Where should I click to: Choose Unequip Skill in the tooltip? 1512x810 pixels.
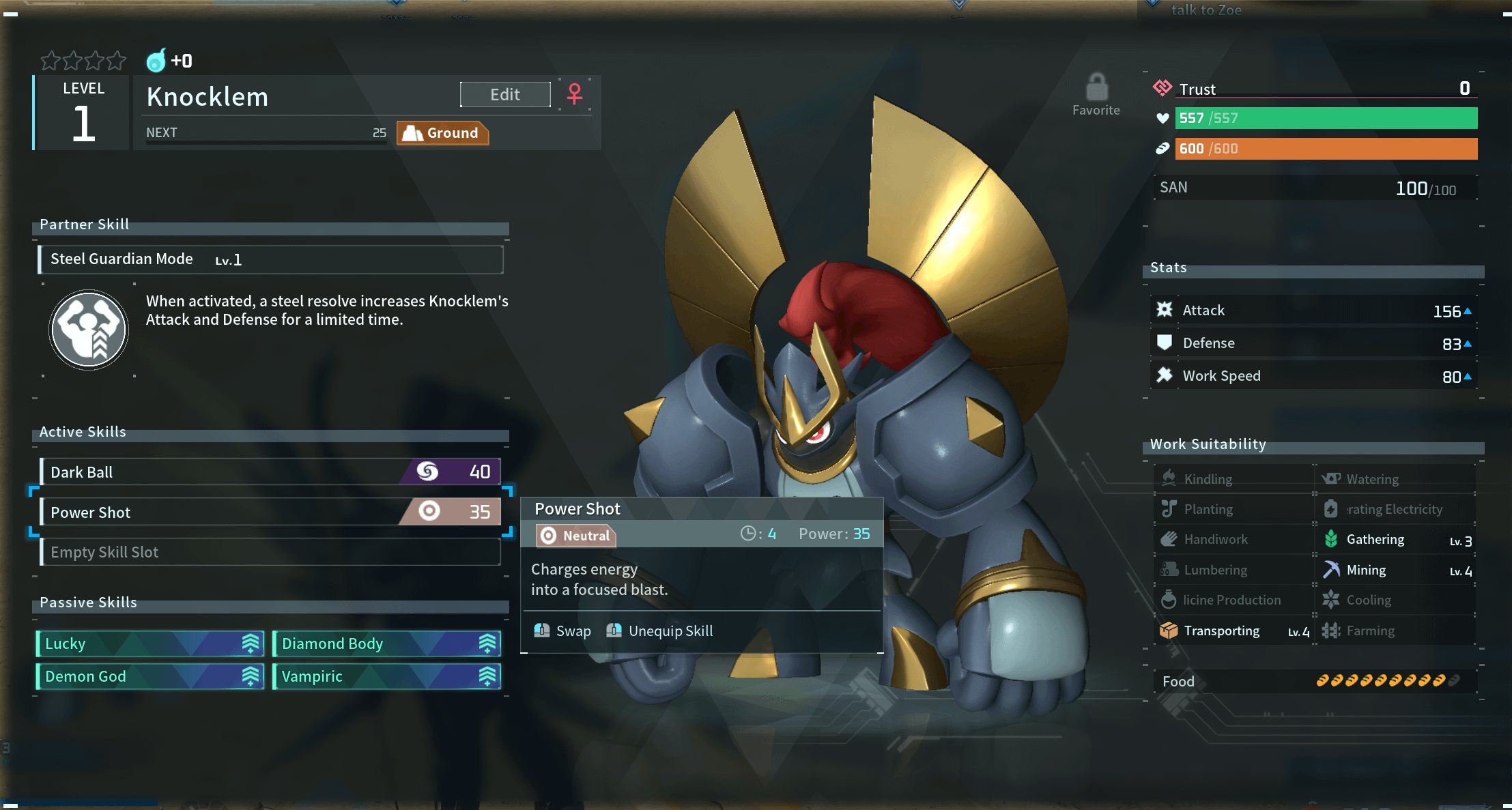point(660,631)
